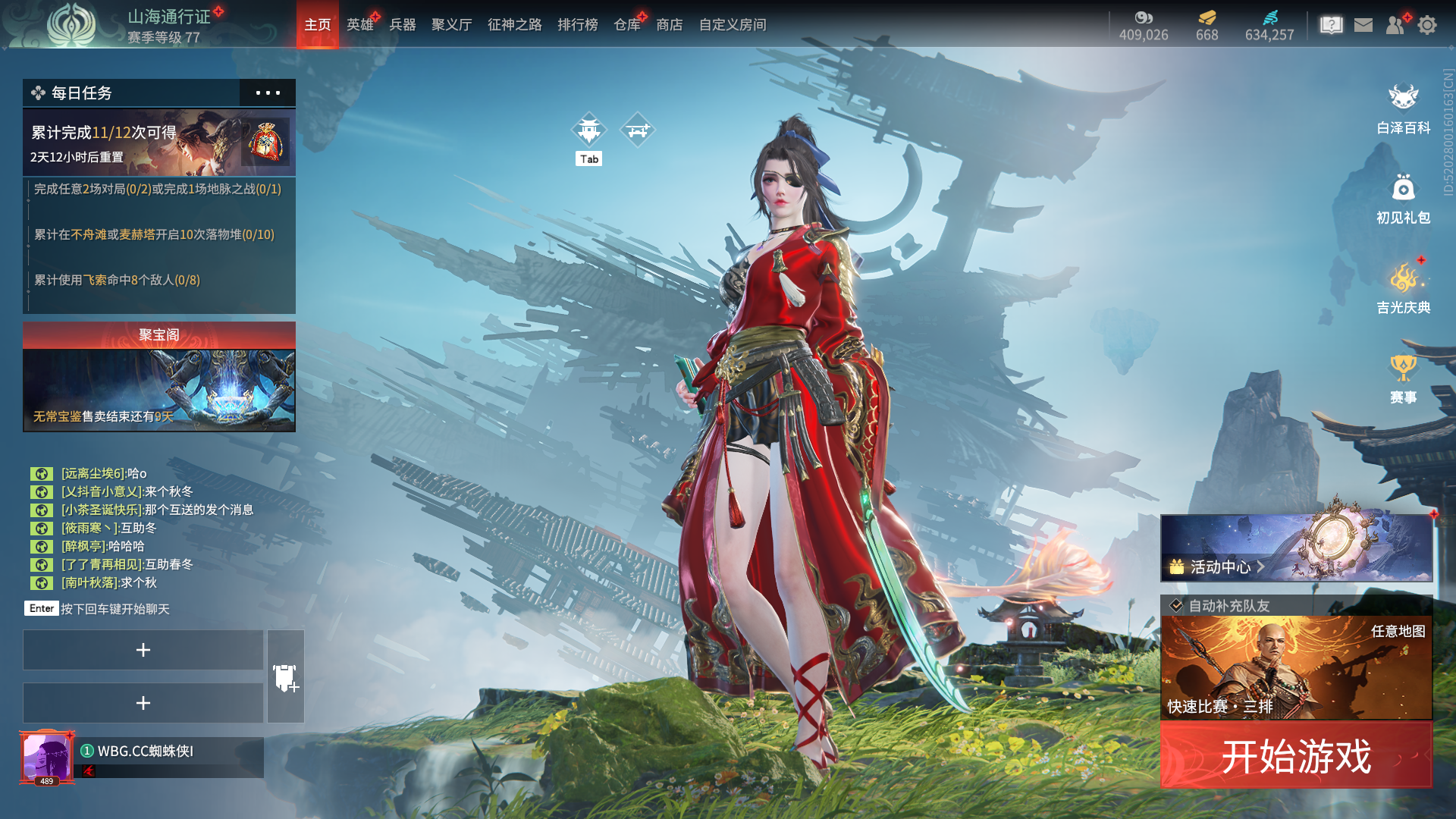Visit the 商店 shop tab
1456x819 pixels.
[670, 24]
